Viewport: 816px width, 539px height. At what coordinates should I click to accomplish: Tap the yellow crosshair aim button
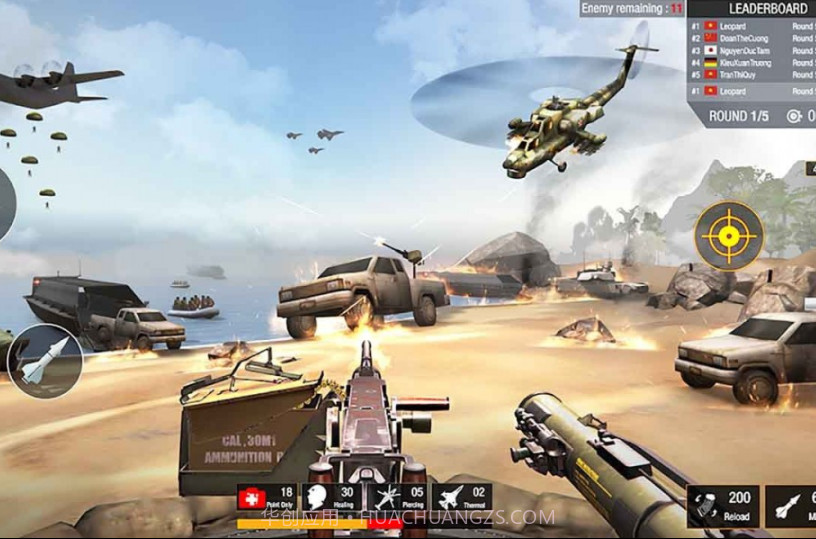[729, 236]
